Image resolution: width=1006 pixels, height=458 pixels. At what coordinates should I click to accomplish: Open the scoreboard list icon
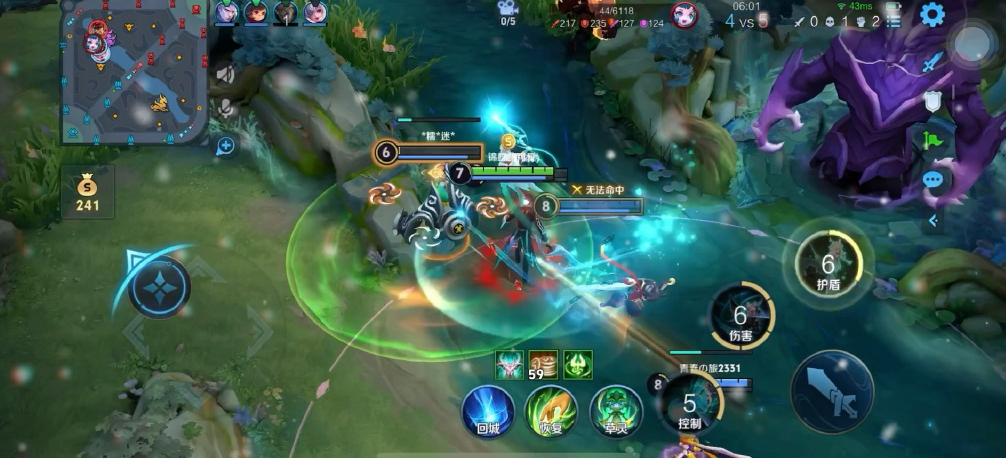[x=893, y=21]
